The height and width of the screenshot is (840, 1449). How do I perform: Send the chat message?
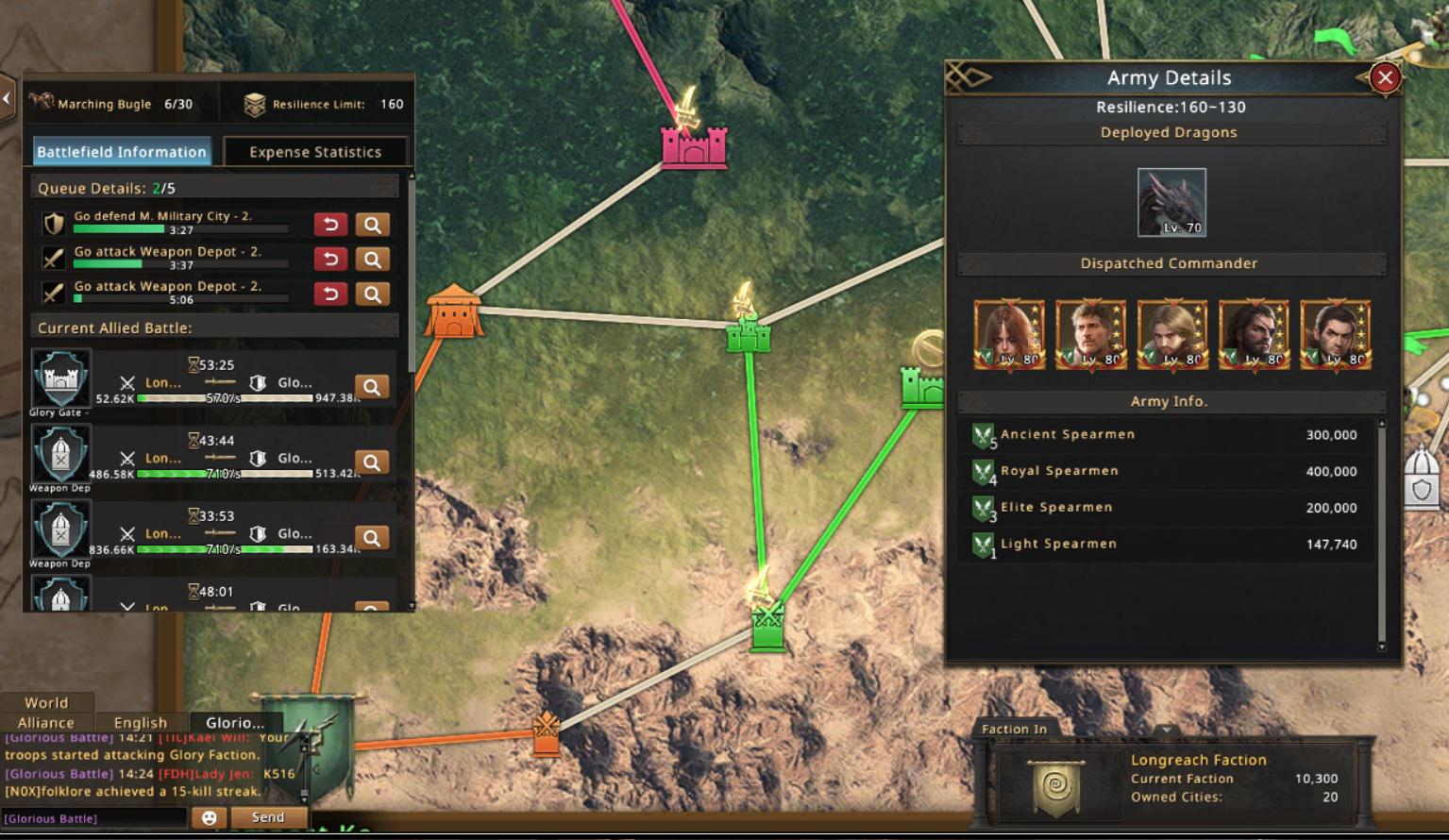[268, 817]
